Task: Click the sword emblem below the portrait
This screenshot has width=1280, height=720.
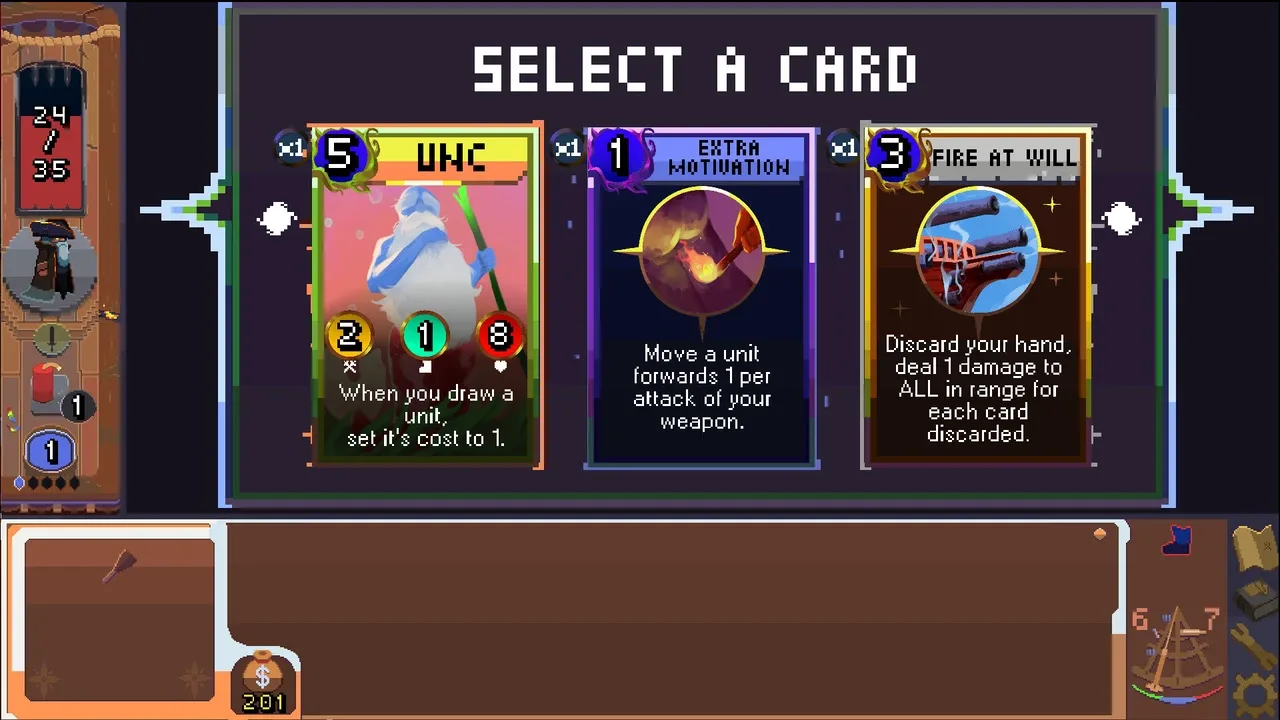Action: pyautogui.click(x=51, y=338)
